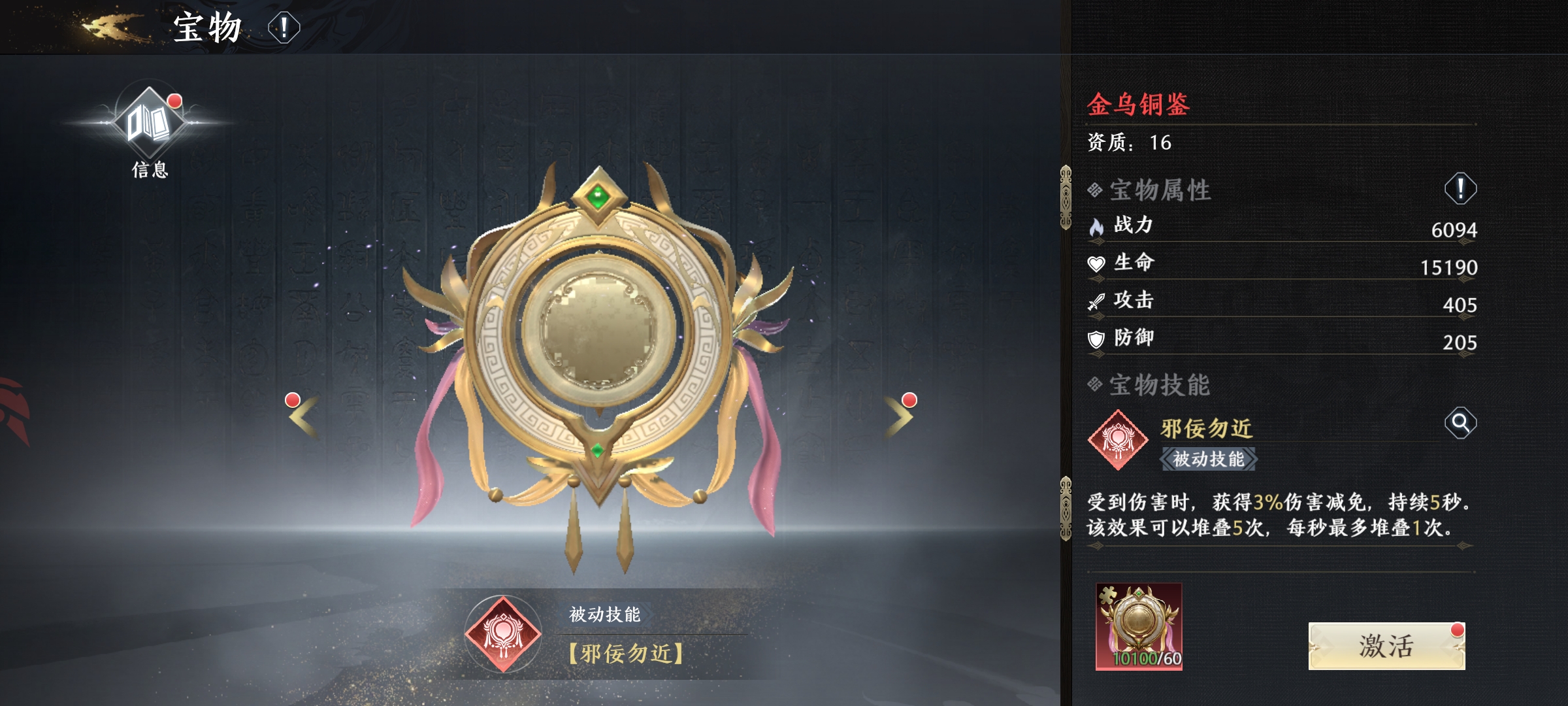The height and width of the screenshot is (706, 1568).
Task: Click the exclamation badge next to 宝物 title
Action: click(x=284, y=29)
